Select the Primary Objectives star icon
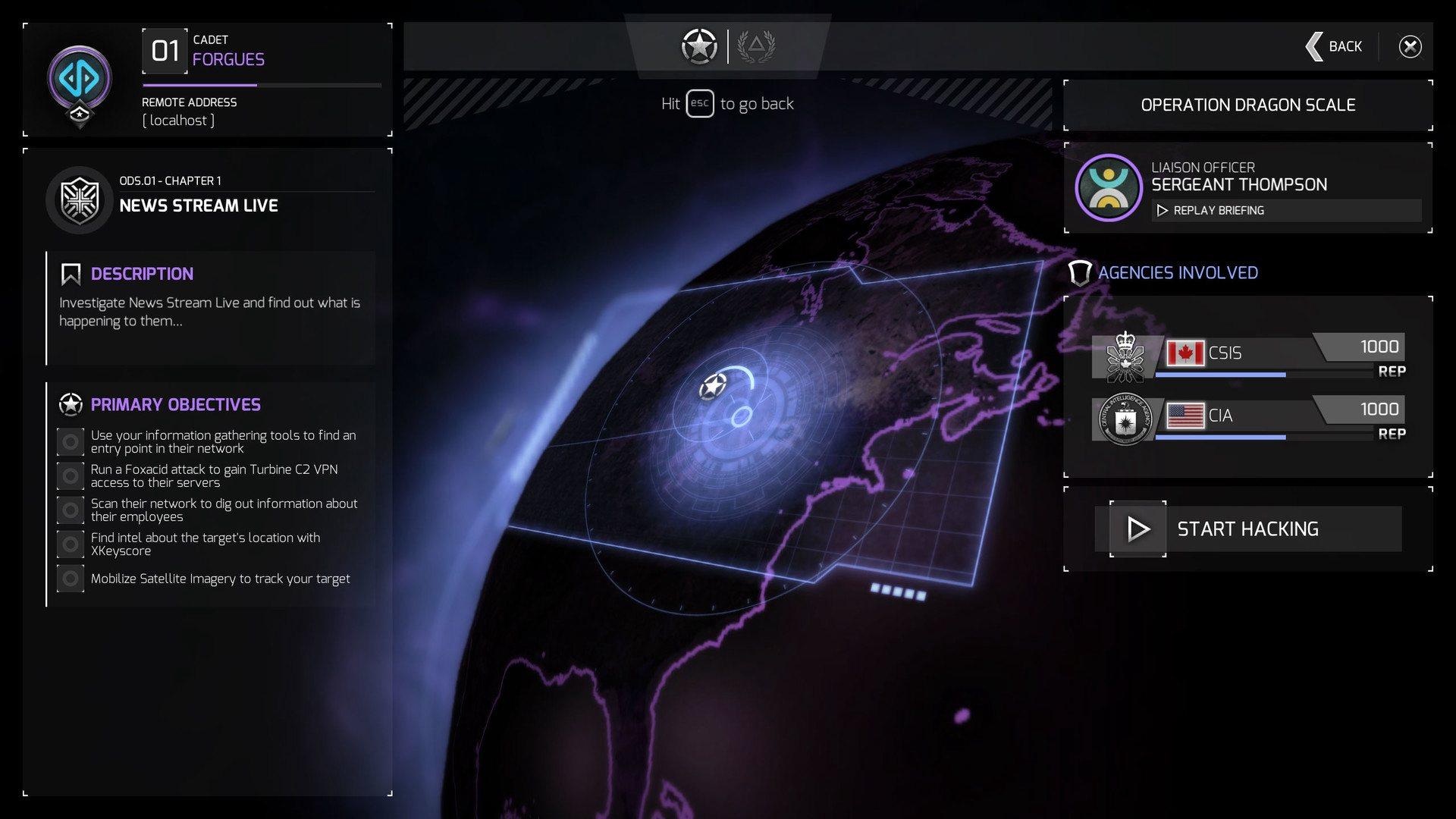Screen dimensions: 1456x819 tap(71, 405)
